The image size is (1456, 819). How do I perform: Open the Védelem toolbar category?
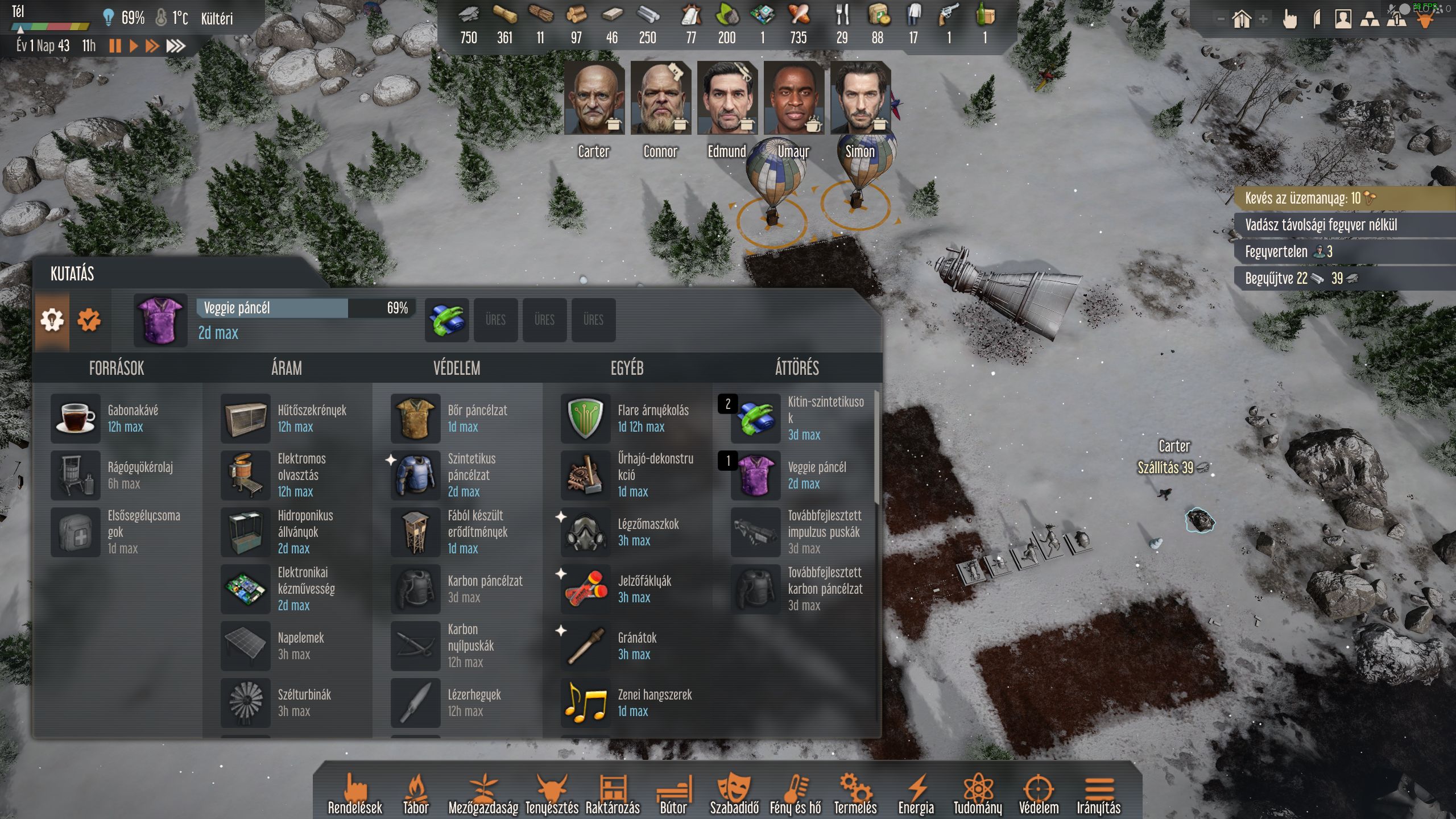(x=1039, y=795)
